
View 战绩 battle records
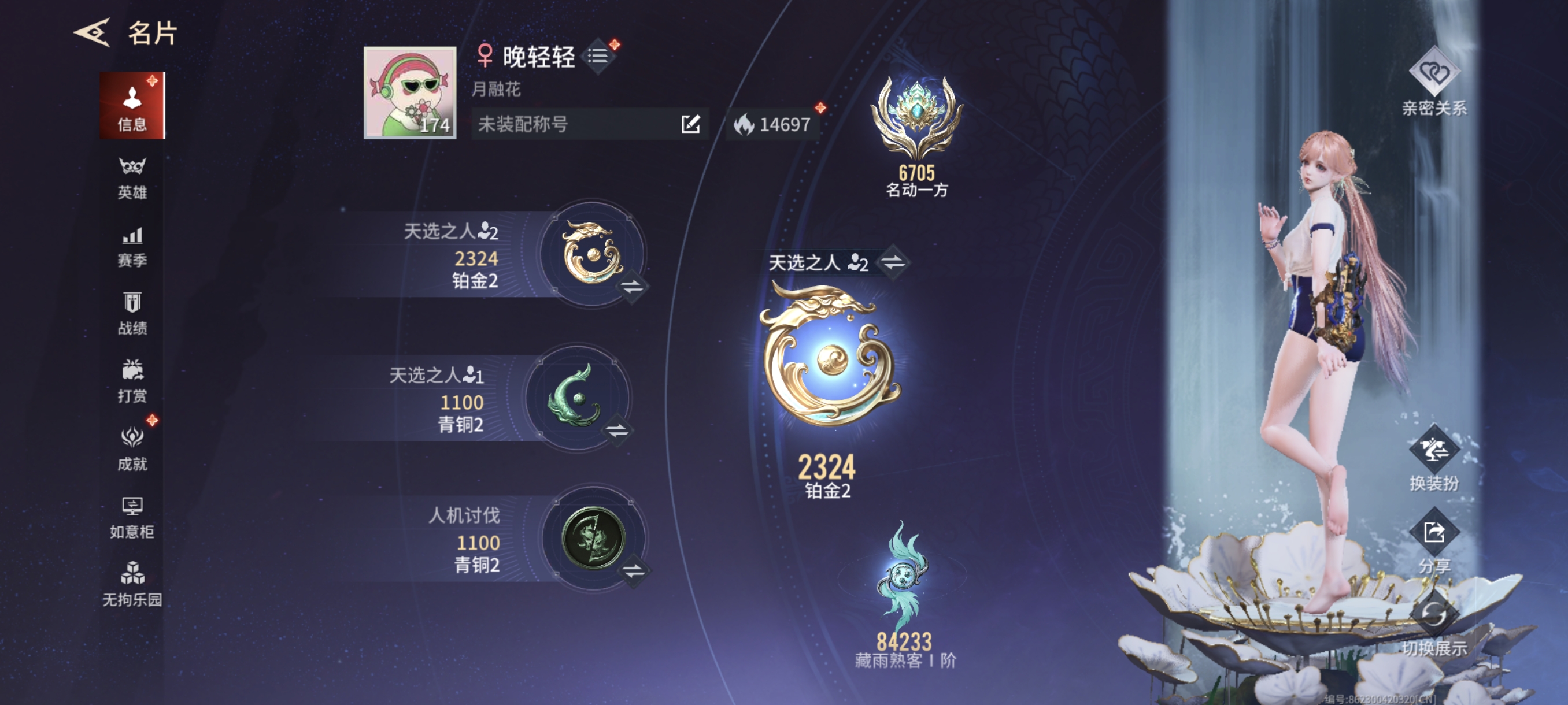tap(133, 310)
